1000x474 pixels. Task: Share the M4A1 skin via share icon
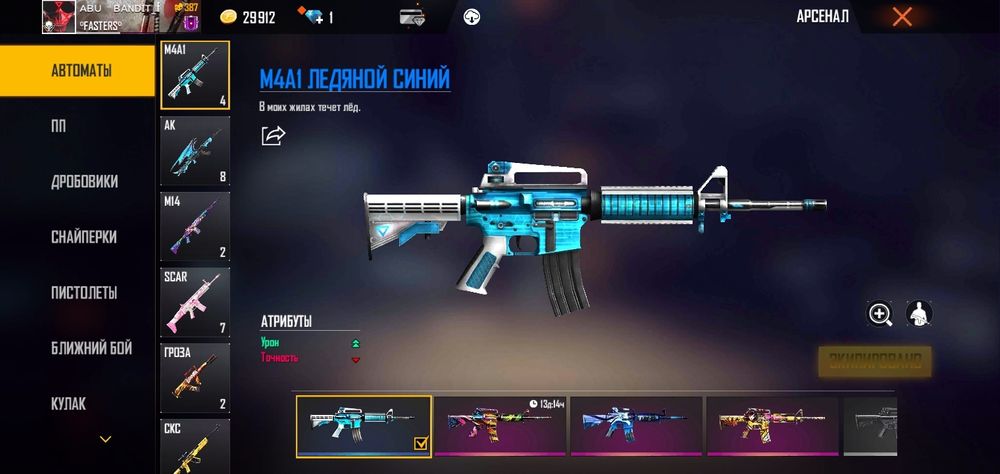(273, 135)
